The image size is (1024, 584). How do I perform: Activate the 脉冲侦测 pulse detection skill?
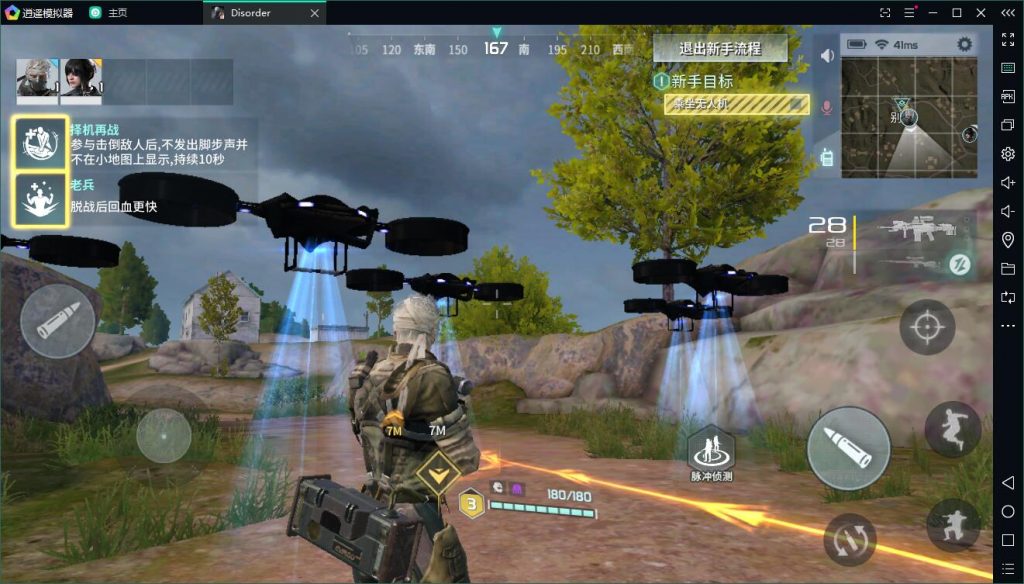click(709, 452)
